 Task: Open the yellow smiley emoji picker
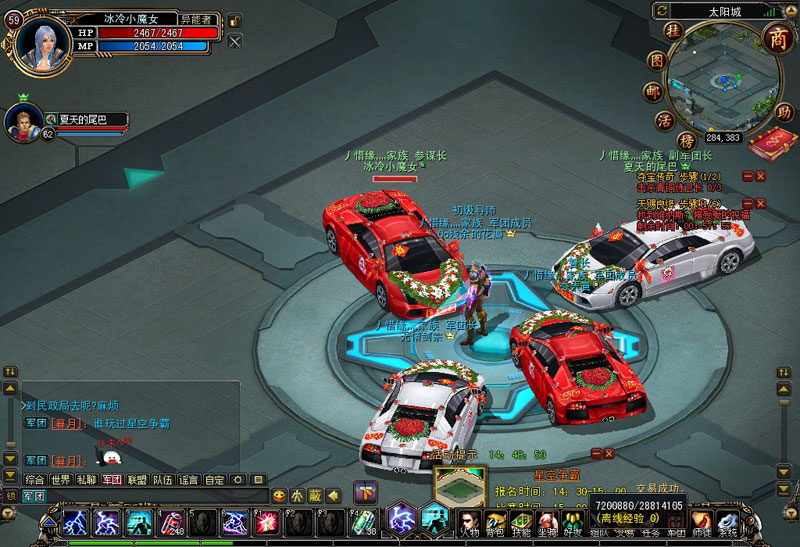pos(279,495)
